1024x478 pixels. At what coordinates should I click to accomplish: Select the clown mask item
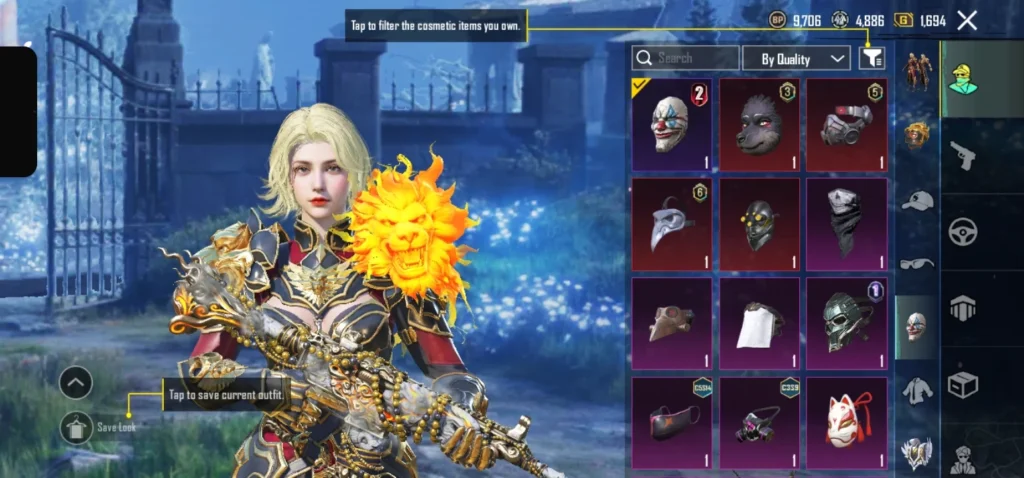671,125
